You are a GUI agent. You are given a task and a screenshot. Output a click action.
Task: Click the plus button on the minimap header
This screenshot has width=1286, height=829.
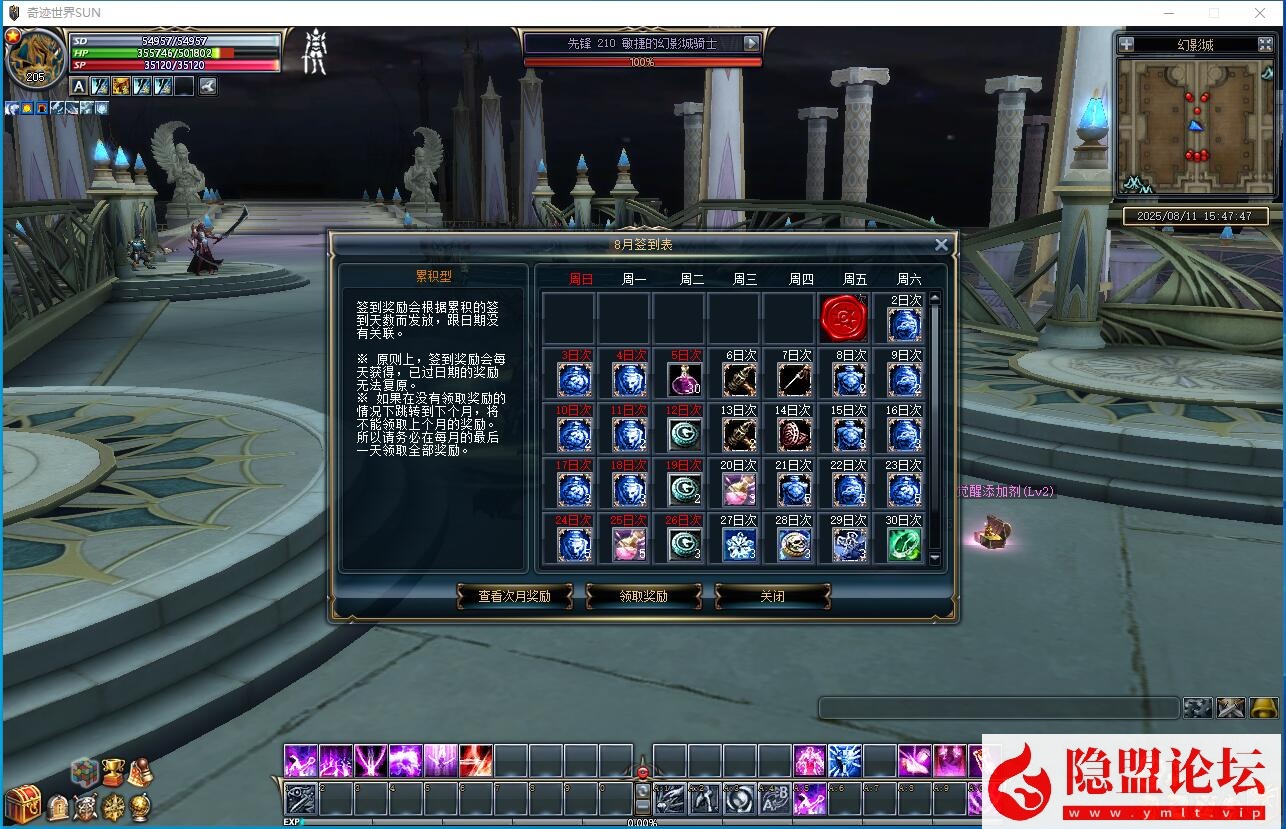[x=1127, y=44]
